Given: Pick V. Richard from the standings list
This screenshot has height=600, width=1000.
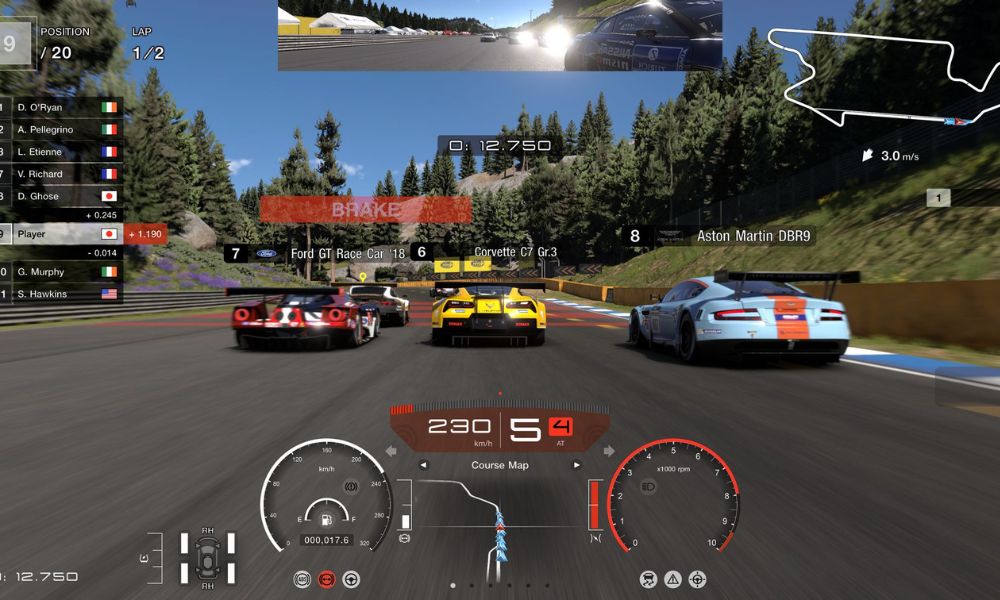Looking at the screenshot, I should 60,174.
